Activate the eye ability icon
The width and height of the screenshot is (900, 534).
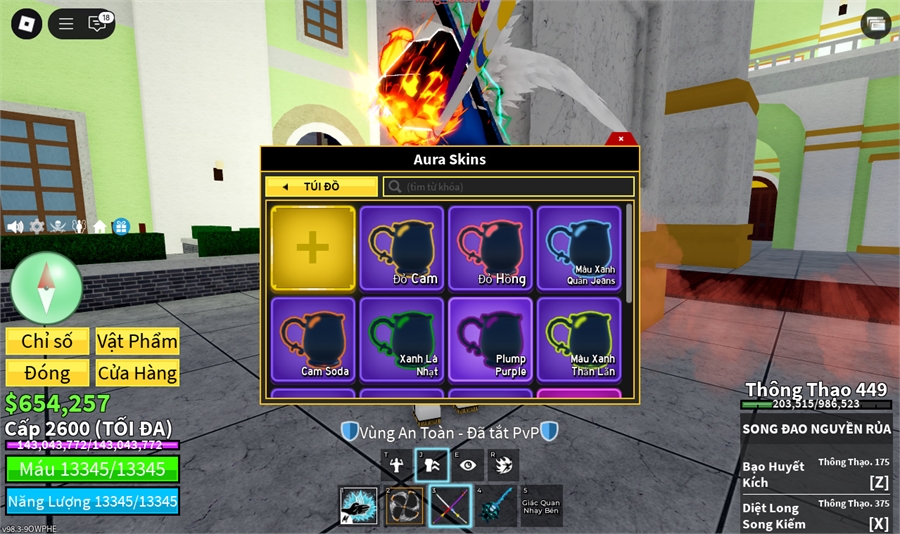click(x=467, y=465)
